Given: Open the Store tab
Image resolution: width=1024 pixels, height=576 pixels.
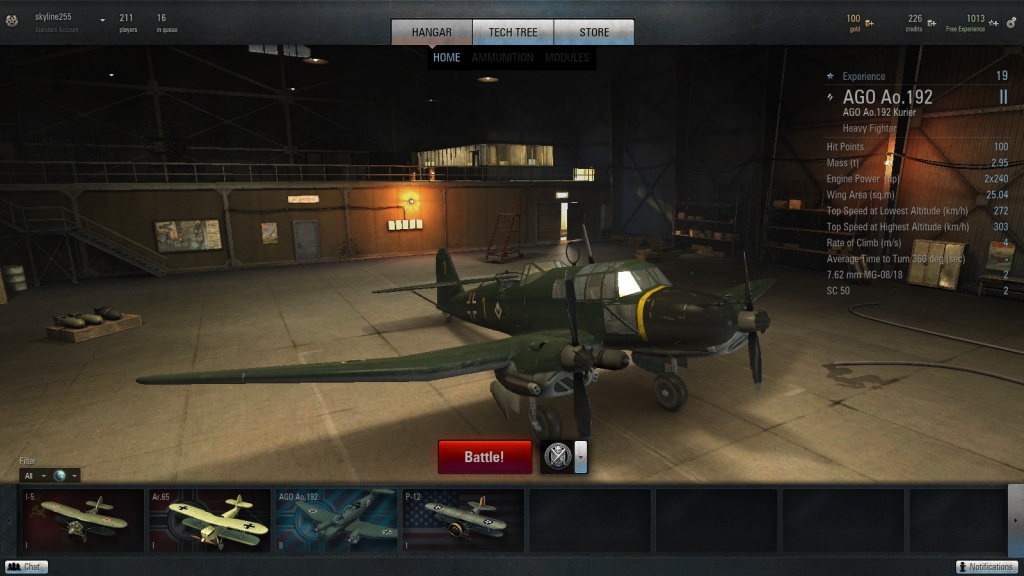Looking at the screenshot, I should tap(594, 32).
